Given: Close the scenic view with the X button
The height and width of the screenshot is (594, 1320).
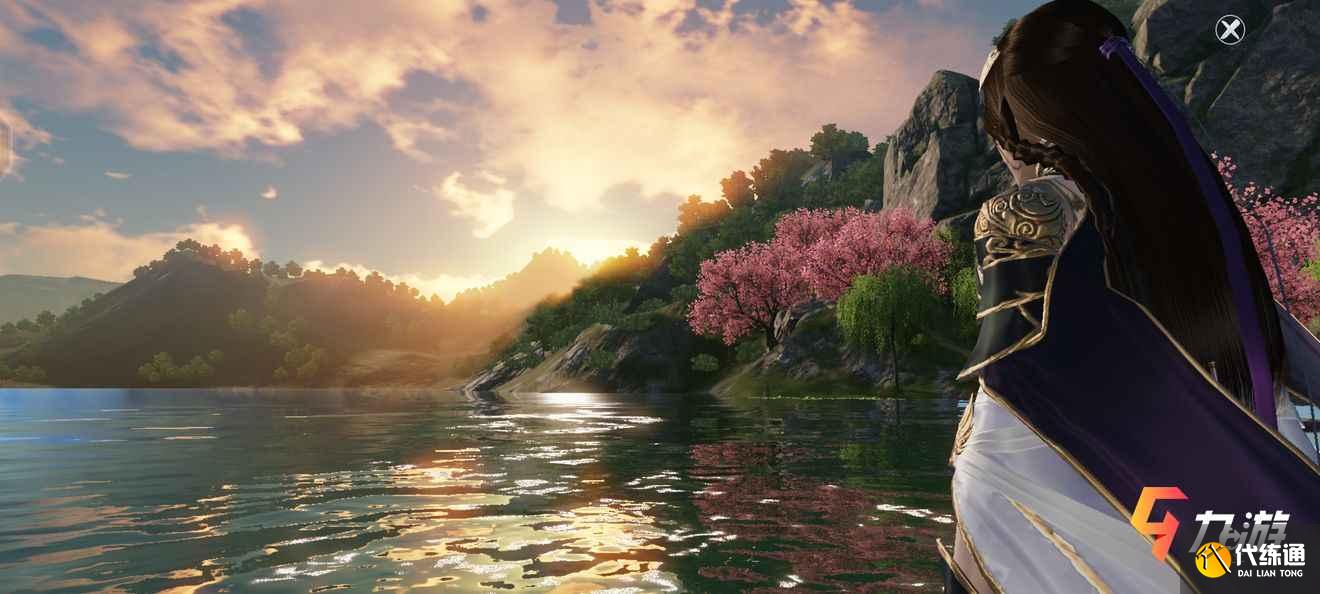Looking at the screenshot, I should coord(1229,30).
